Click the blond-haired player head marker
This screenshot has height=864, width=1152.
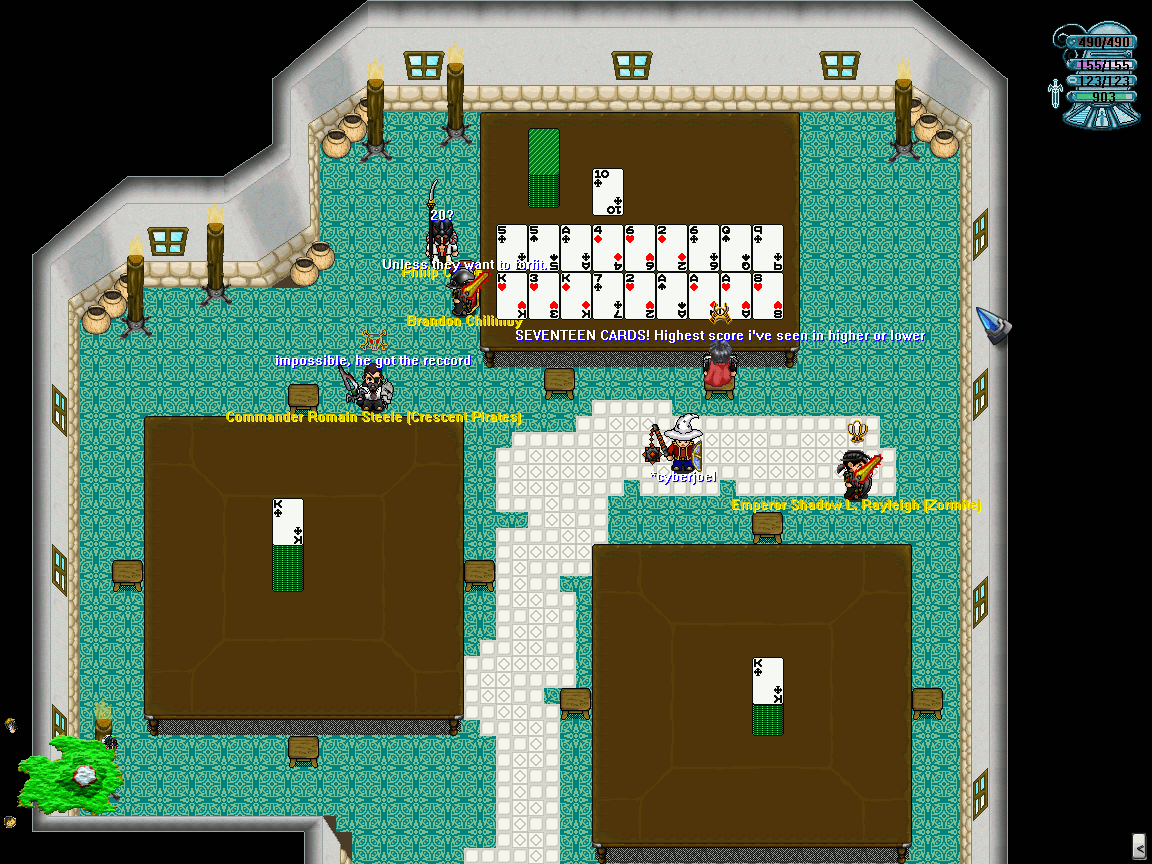tap(11, 724)
